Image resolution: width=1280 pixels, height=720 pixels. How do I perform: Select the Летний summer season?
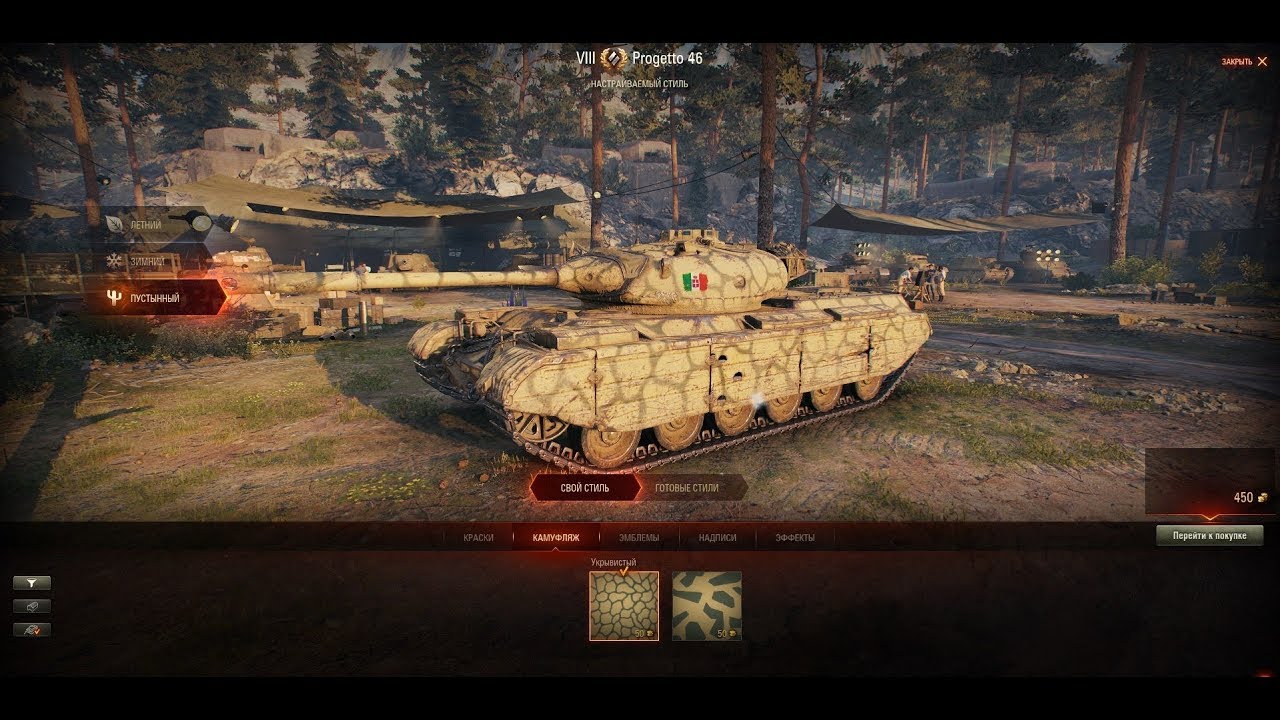[x=152, y=225]
